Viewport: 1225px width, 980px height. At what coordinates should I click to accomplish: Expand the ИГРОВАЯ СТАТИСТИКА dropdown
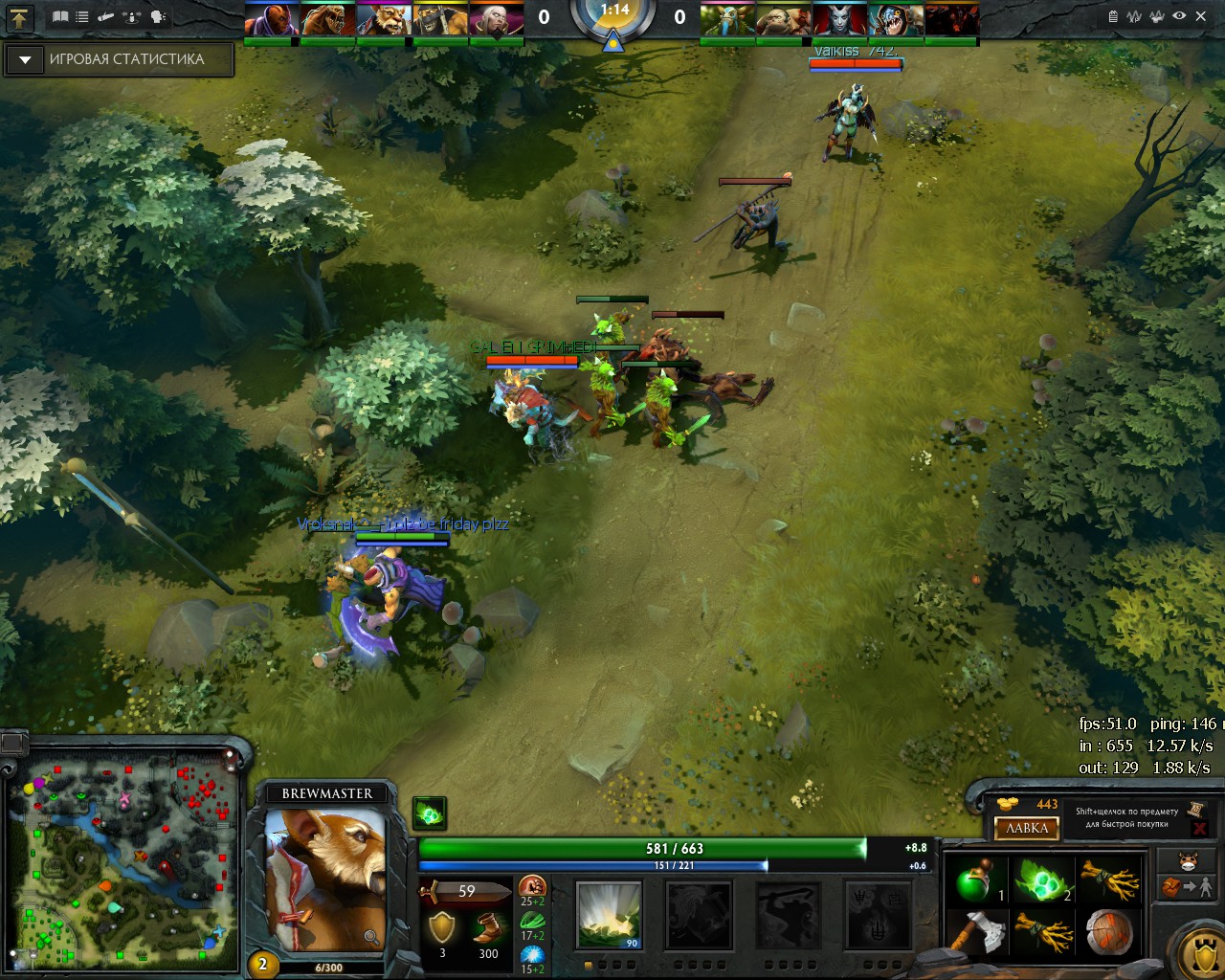tap(25, 59)
